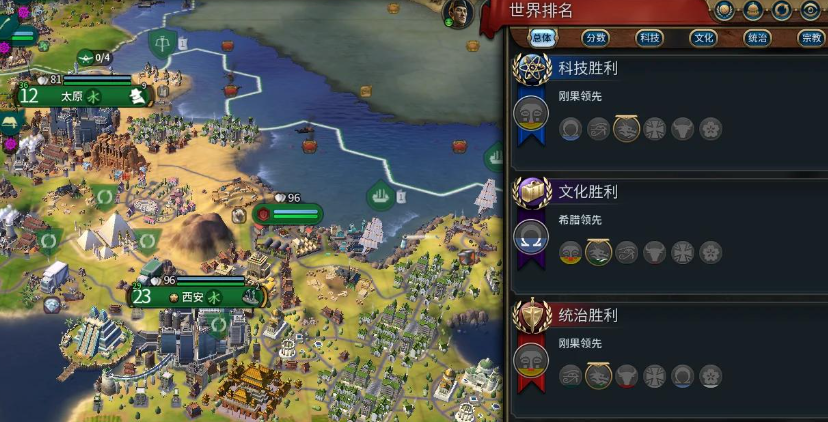Screen dimensions: 828x422
Task: Show the 文化 culture tab
Action: 704,38
